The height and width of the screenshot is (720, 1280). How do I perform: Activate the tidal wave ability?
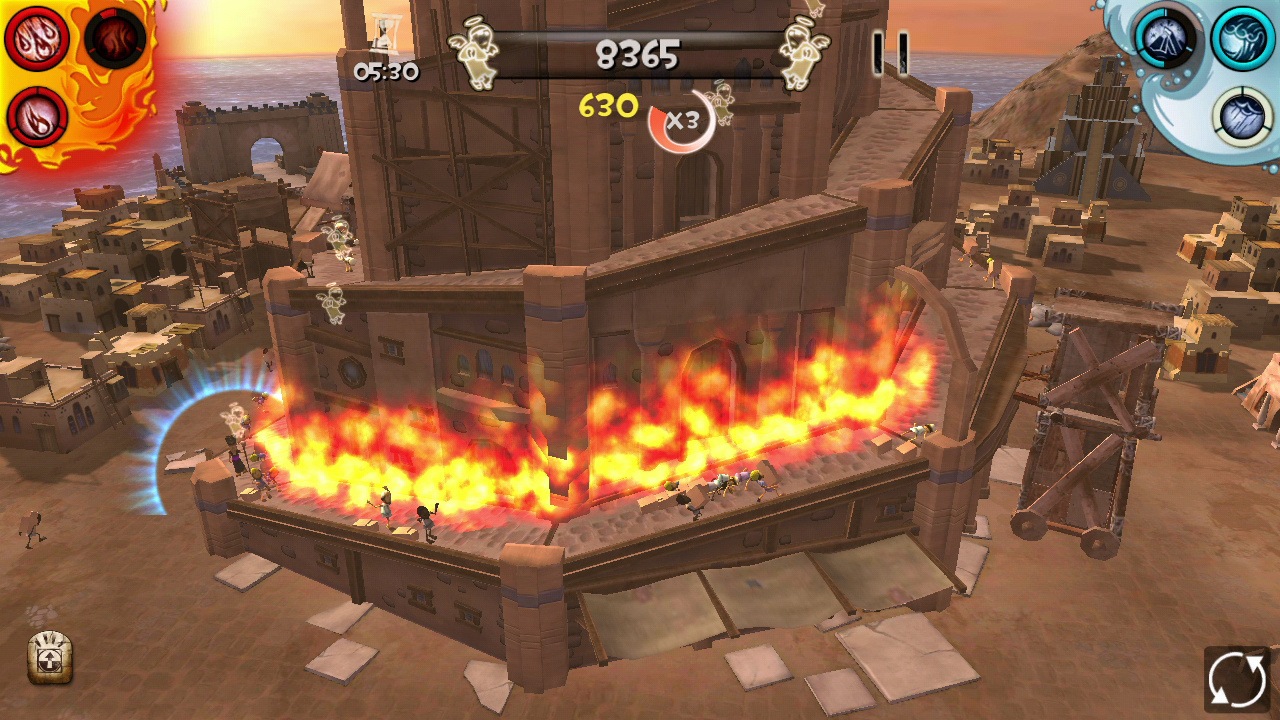1242,38
